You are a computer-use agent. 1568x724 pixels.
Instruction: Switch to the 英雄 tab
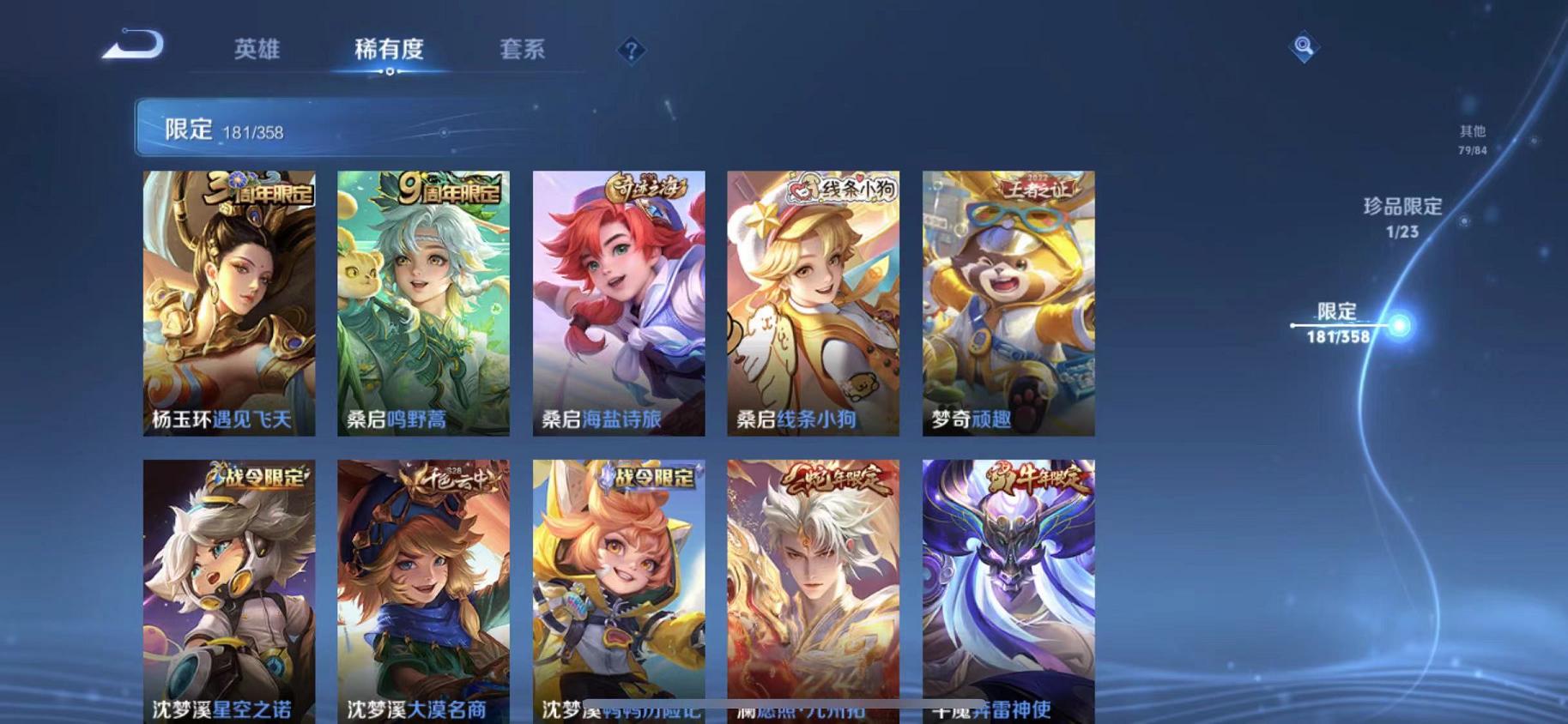257,50
